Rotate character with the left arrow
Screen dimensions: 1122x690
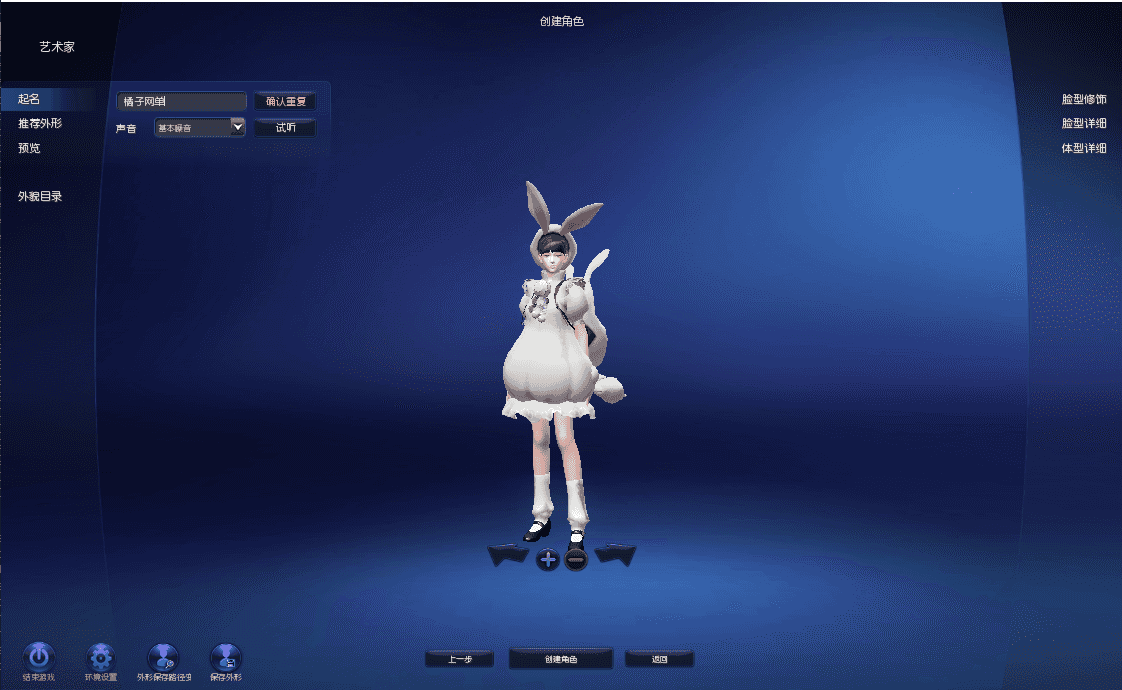click(x=508, y=556)
